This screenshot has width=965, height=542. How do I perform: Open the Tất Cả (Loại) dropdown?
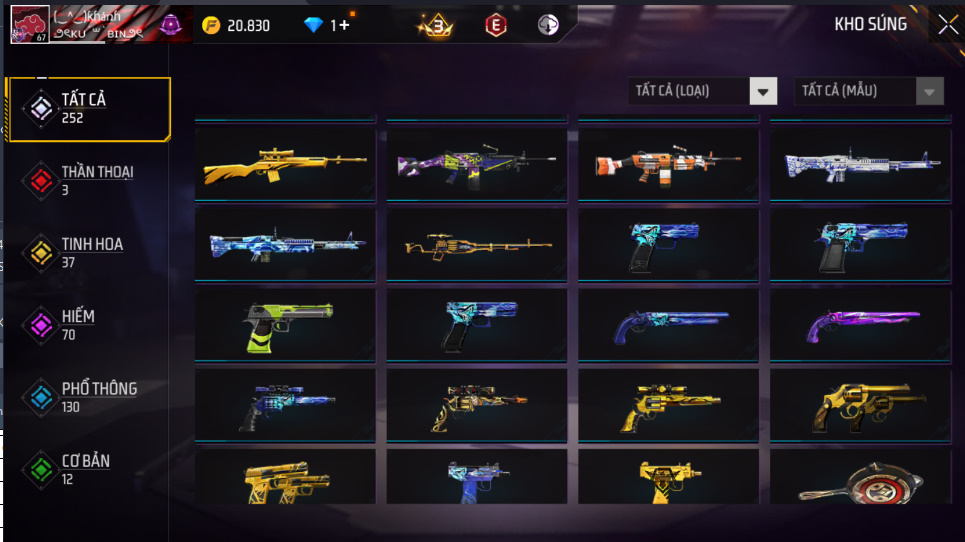(x=703, y=91)
